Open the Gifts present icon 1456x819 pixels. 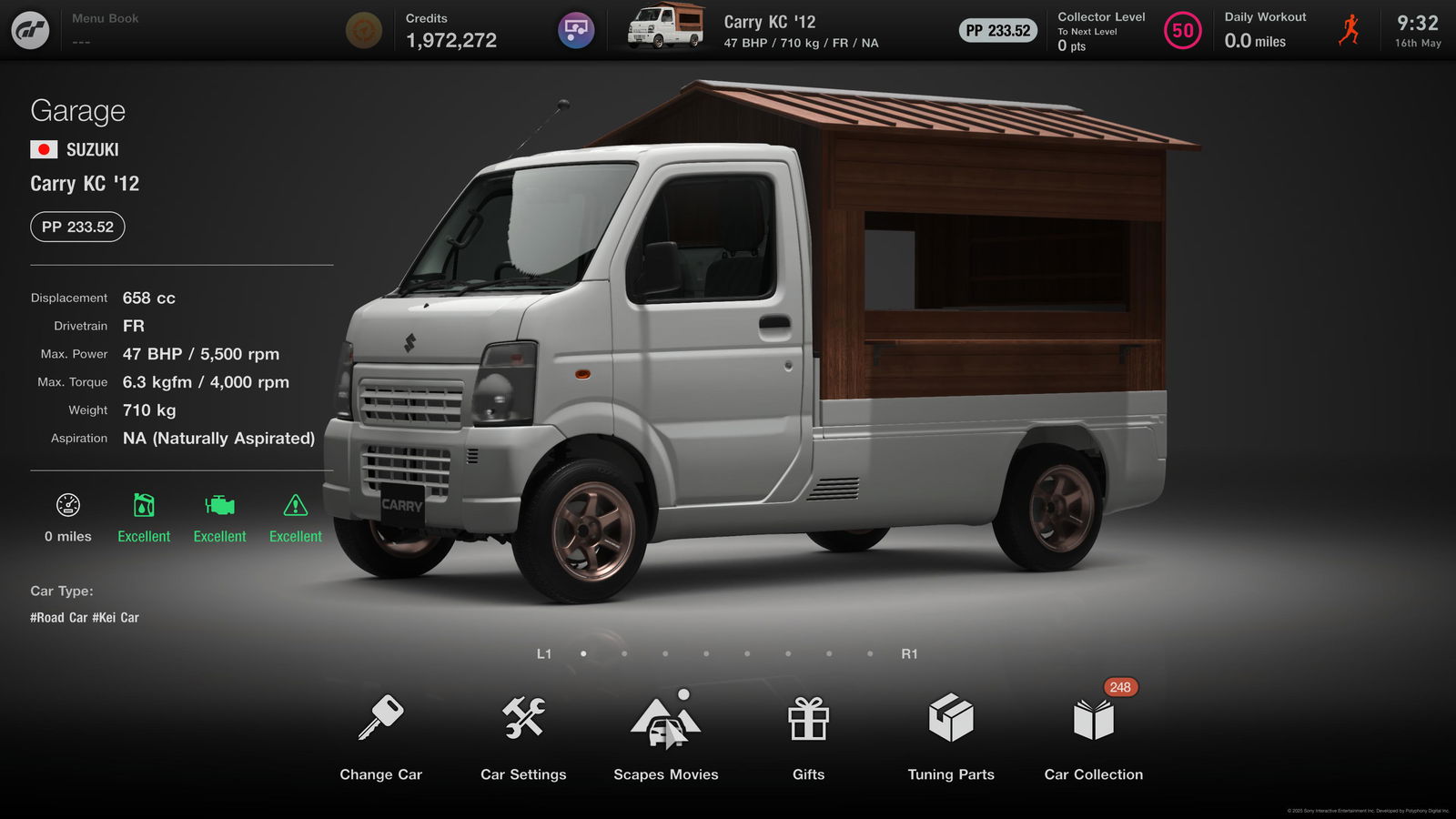click(807, 719)
